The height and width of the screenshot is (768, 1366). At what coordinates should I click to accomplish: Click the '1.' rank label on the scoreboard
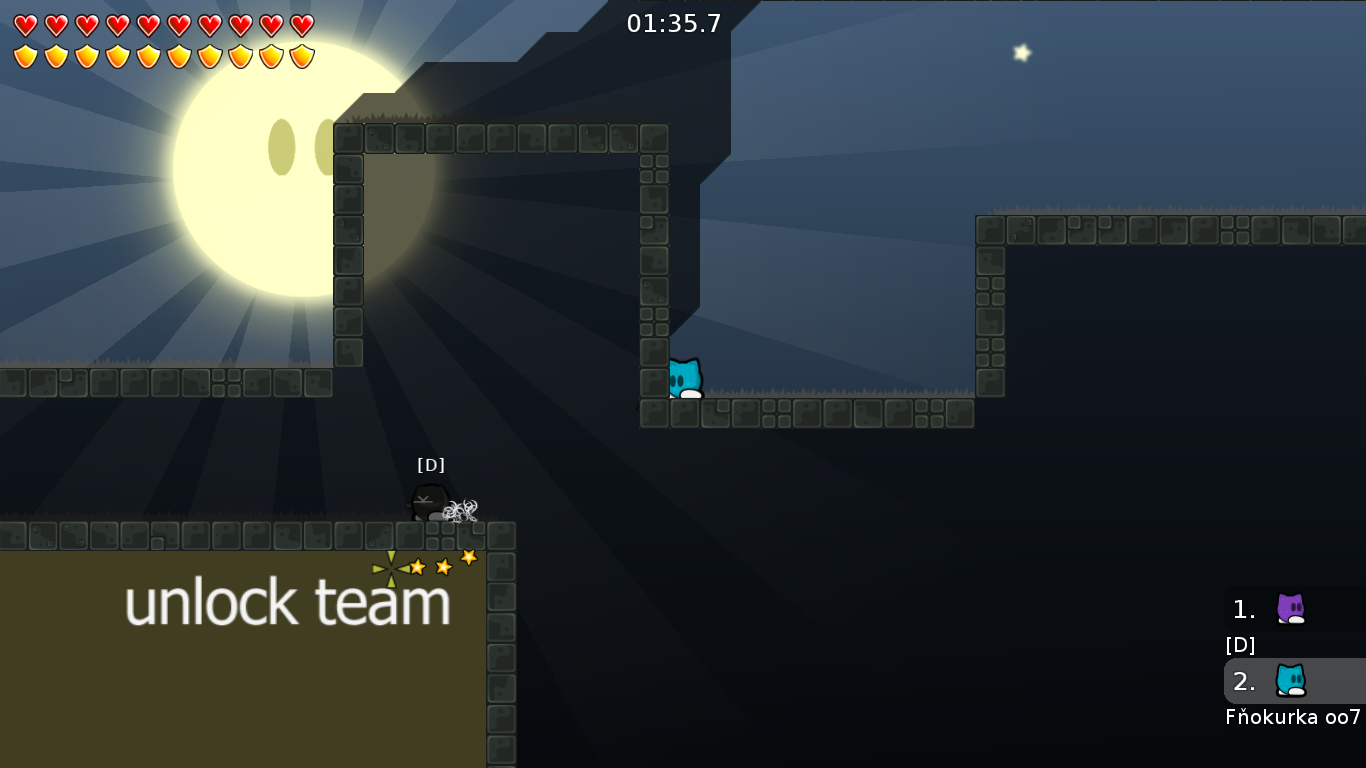pyautogui.click(x=1243, y=610)
